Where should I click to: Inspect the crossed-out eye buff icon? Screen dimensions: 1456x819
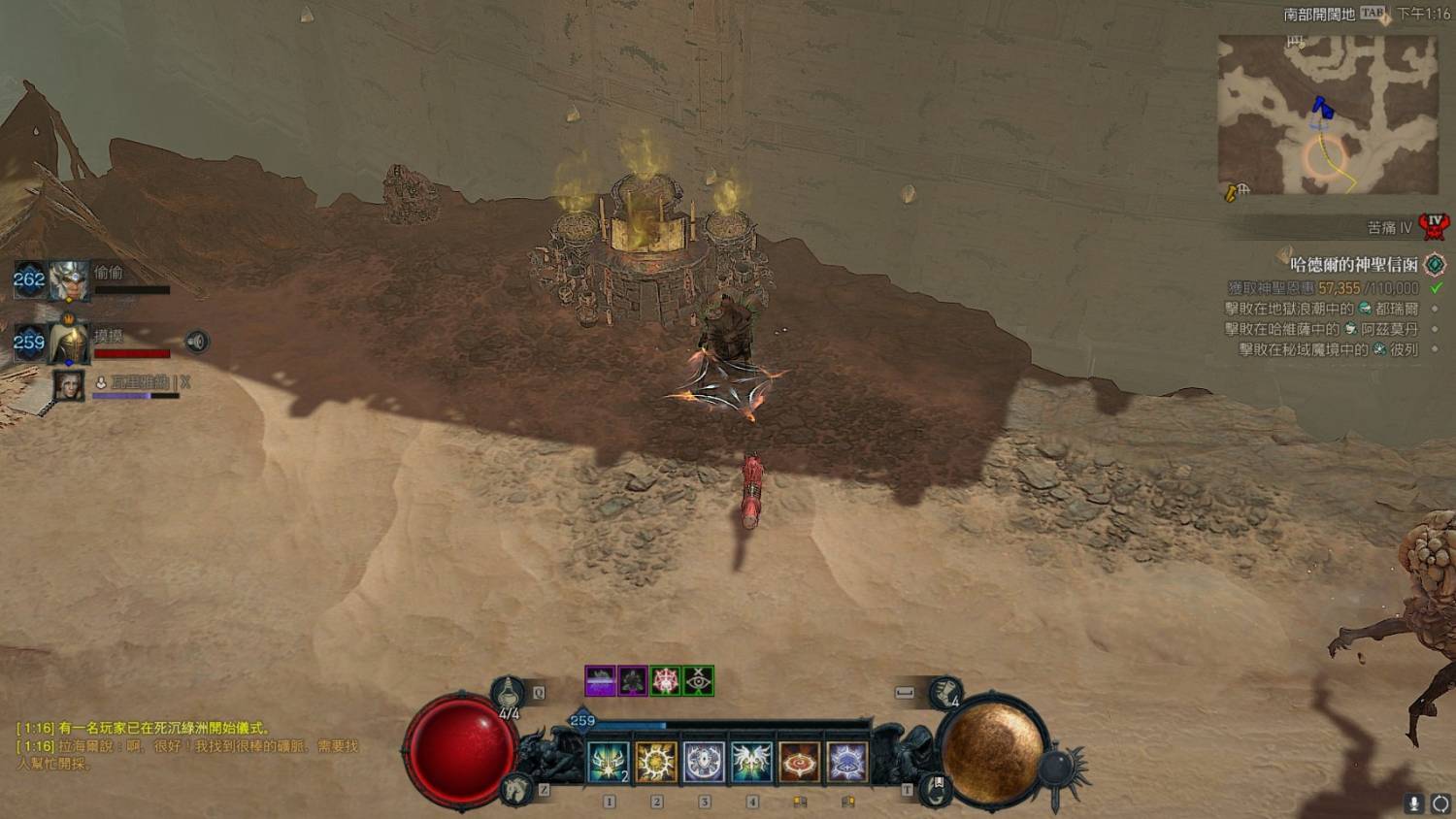tap(699, 680)
